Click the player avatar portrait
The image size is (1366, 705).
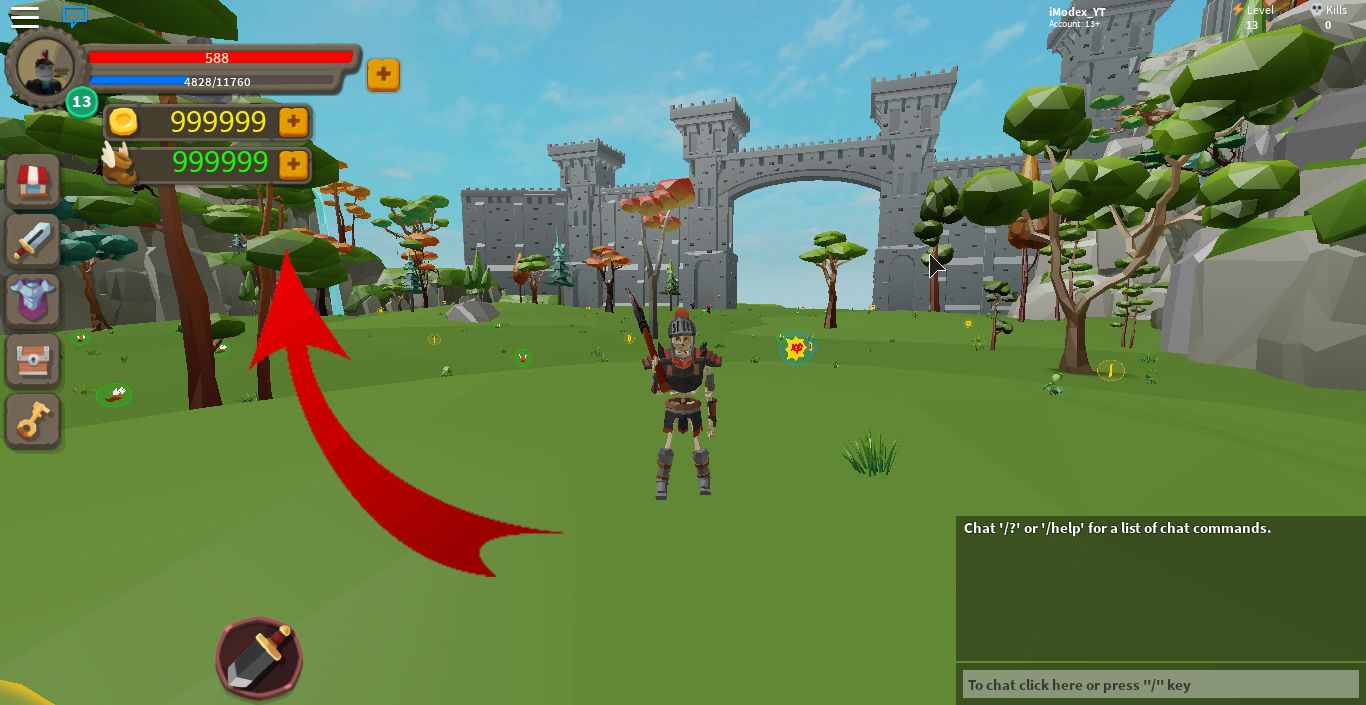[x=44, y=67]
